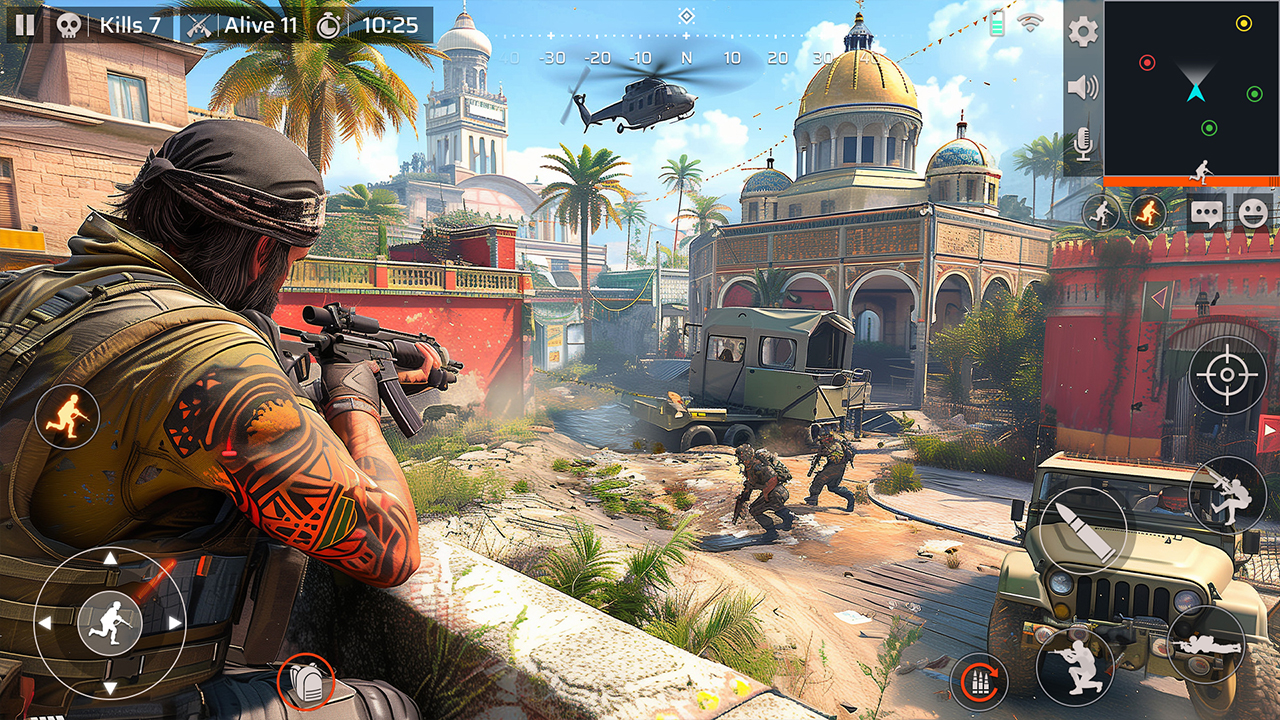This screenshot has width=1280, height=720.
Task: Toggle voice chat microphone icon
Action: coord(1083,146)
